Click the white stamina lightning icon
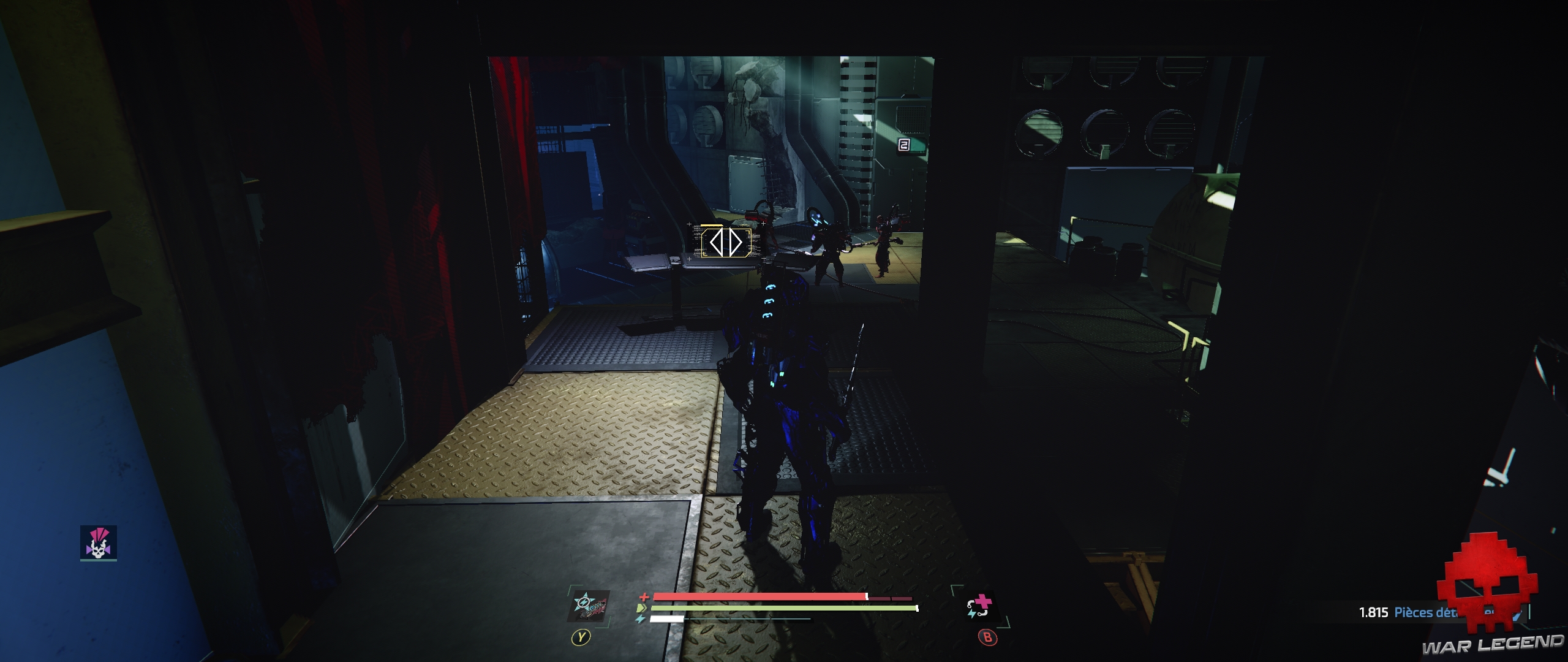The image size is (1568, 662). 640,618
